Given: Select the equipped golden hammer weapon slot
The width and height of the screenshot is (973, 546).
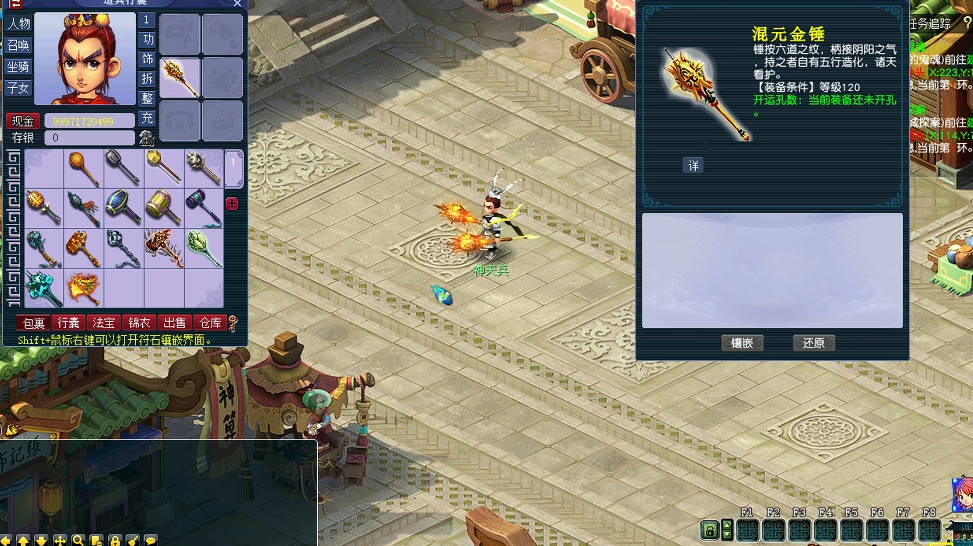Looking at the screenshot, I should (180, 78).
